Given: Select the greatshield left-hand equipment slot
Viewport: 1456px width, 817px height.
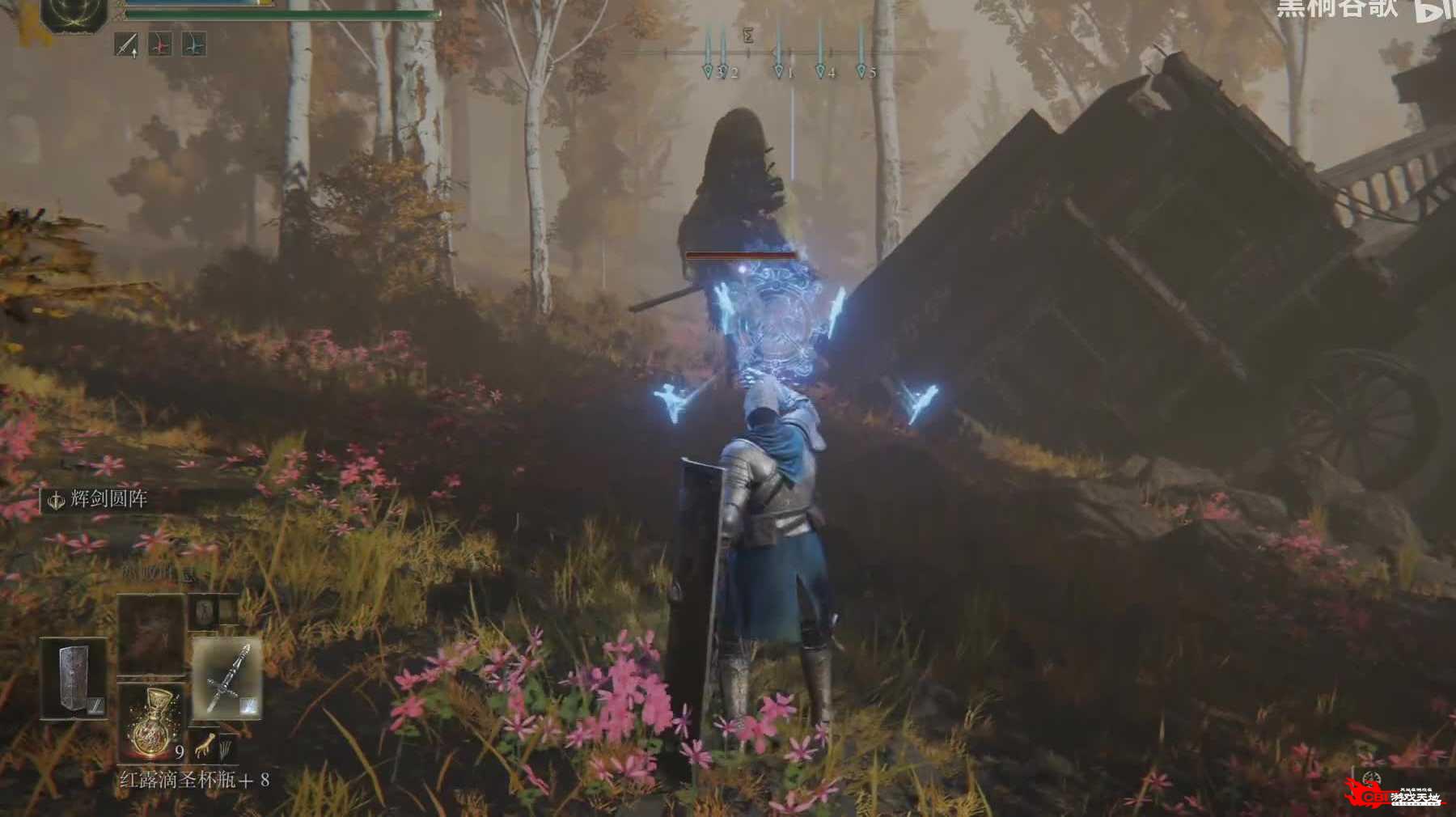Looking at the screenshot, I should pos(74,678).
